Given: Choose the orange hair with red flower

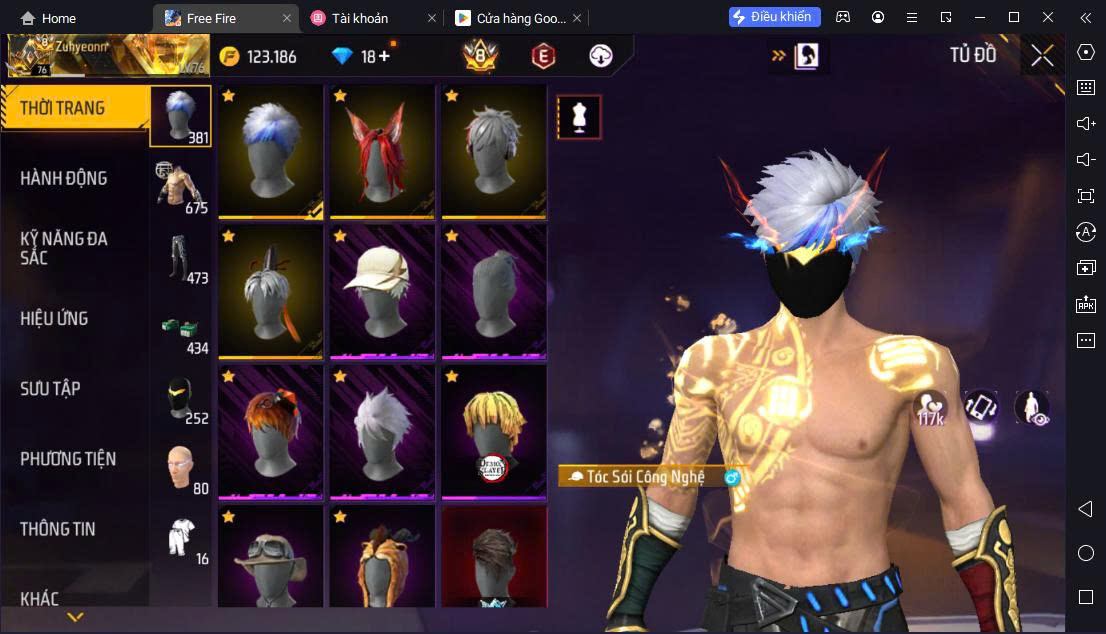Looking at the screenshot, I should 270,431.
